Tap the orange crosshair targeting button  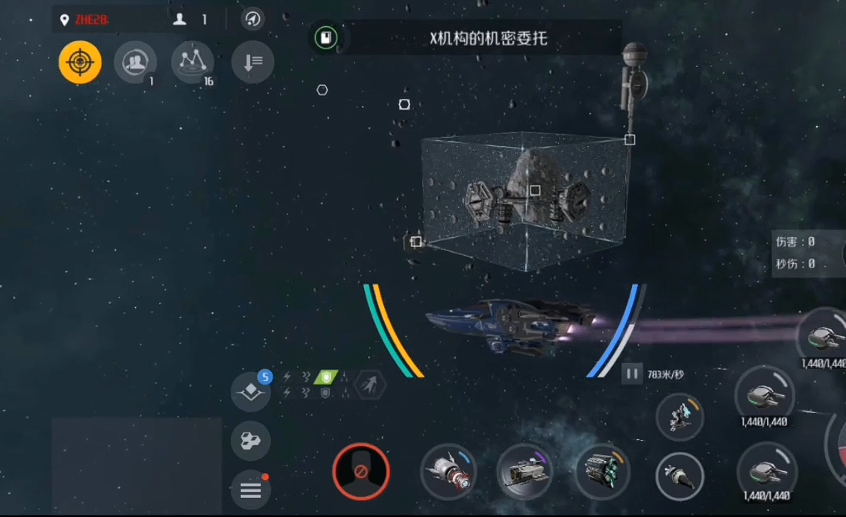click(x=80, y=62)
